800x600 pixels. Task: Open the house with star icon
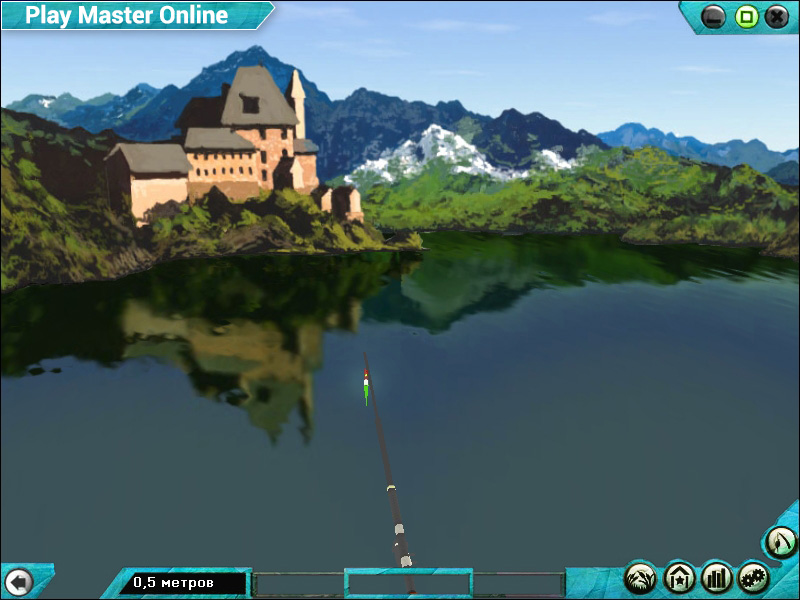click(x=679, y=577)
